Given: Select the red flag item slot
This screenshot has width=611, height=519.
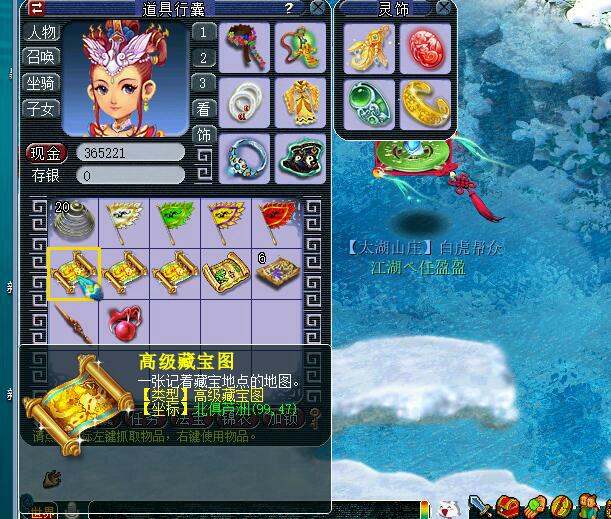Looking at the screenshot, I should pyautogui.click(x=277, y=222).
